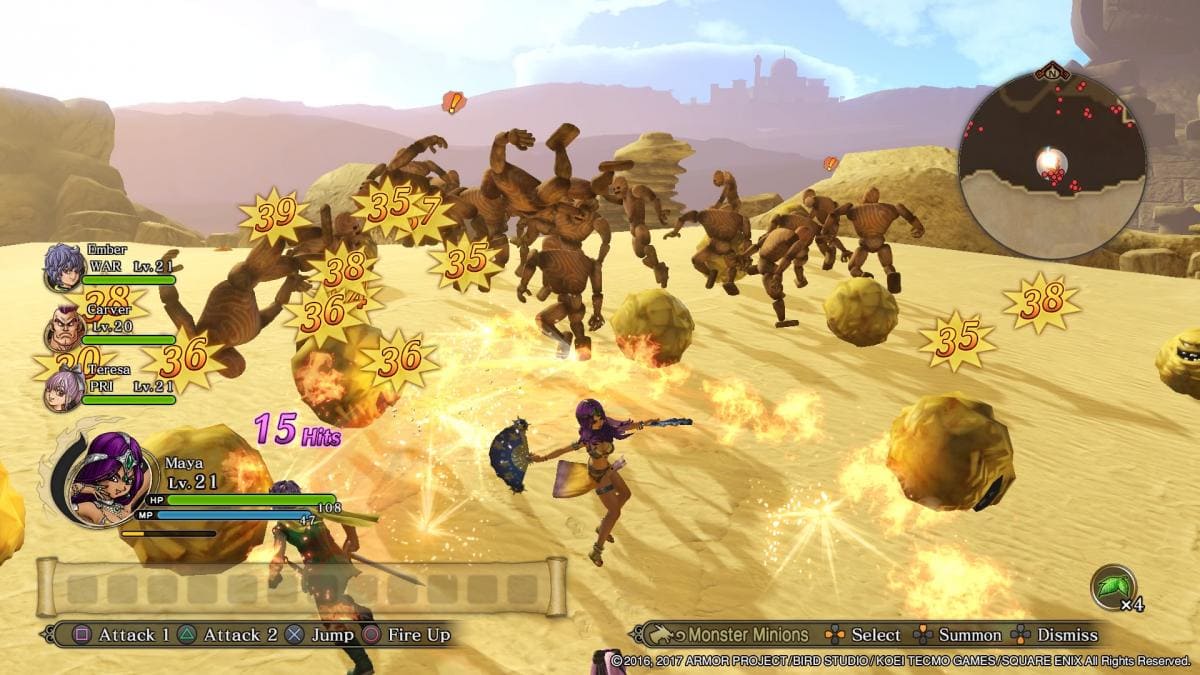Select Ember's party portrait
The image size is (1200, 675).
click(64, 267)
